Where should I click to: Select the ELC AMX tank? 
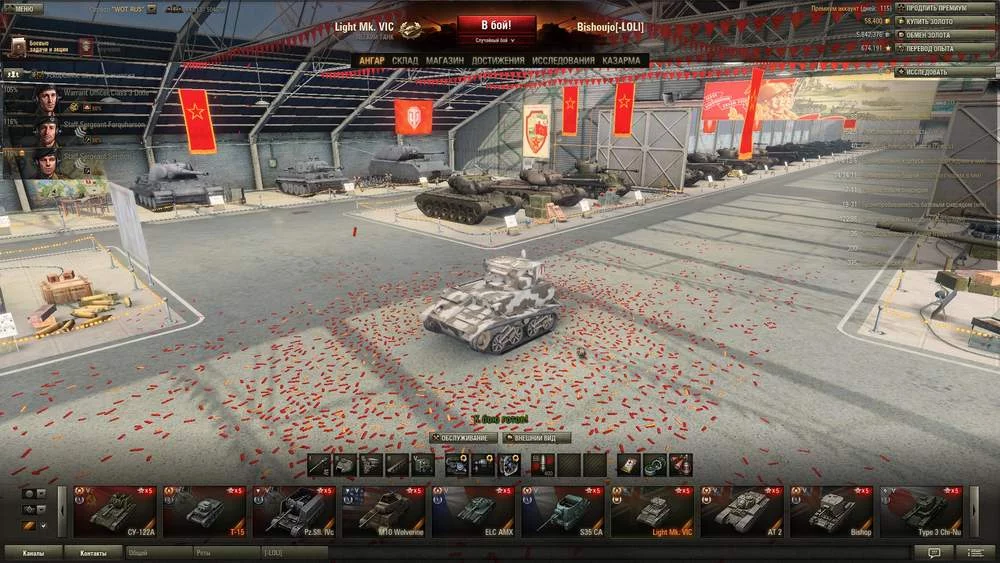point(474,511)
